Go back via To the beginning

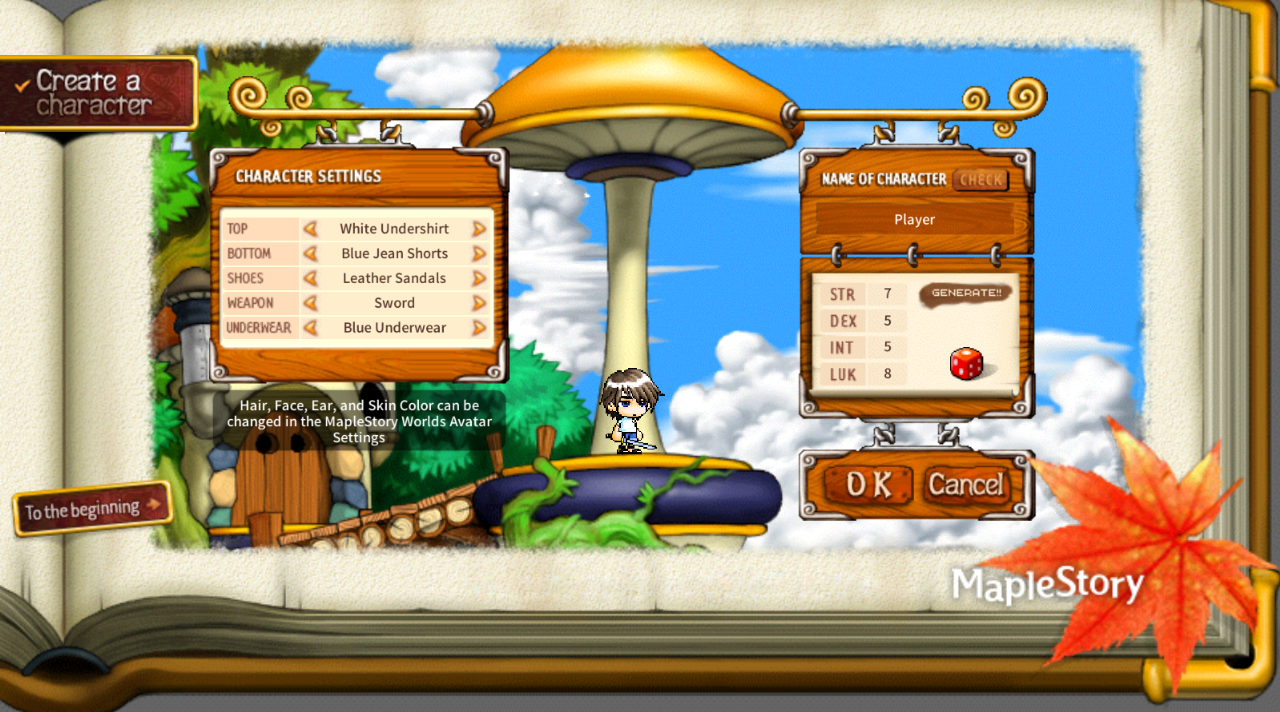92,509
